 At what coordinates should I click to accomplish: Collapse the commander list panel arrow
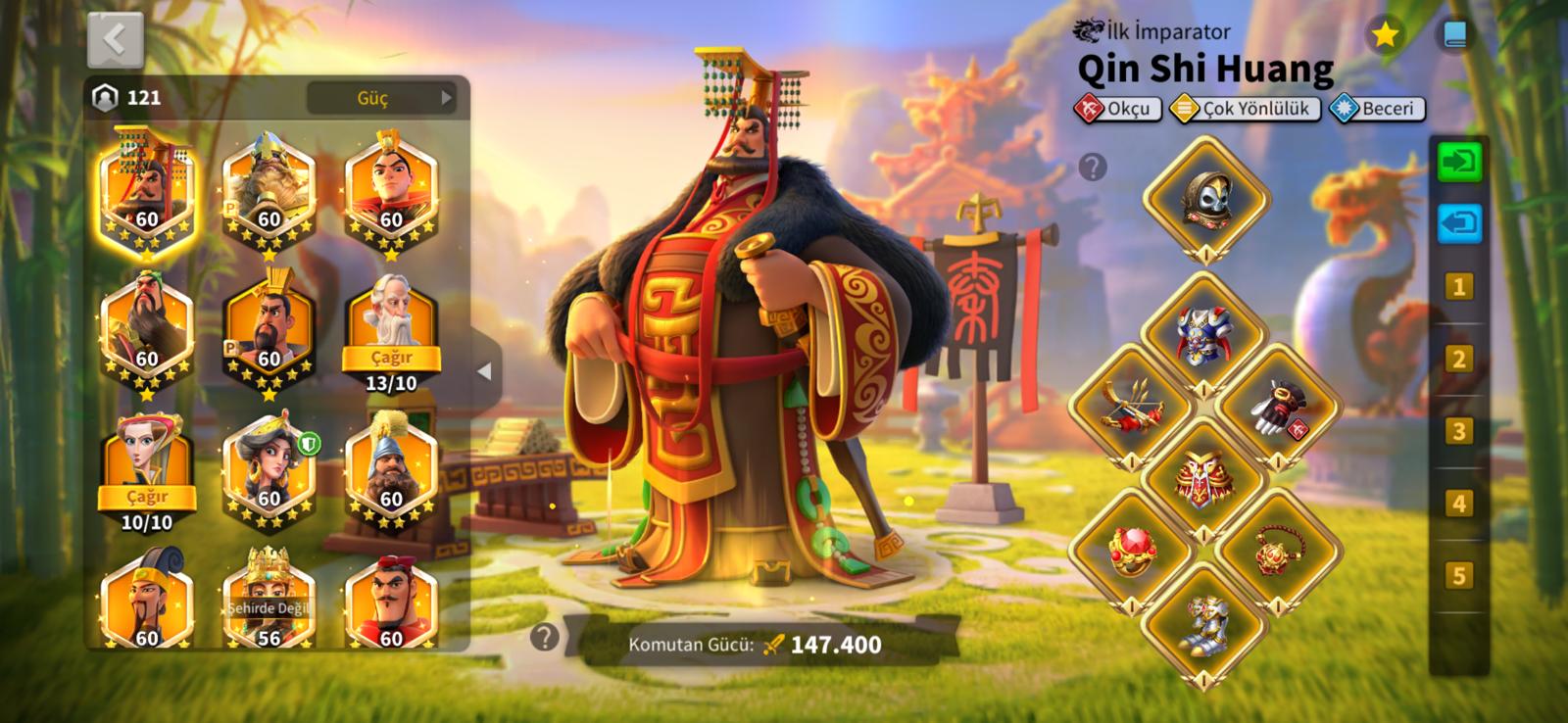[x=484, y=372]
